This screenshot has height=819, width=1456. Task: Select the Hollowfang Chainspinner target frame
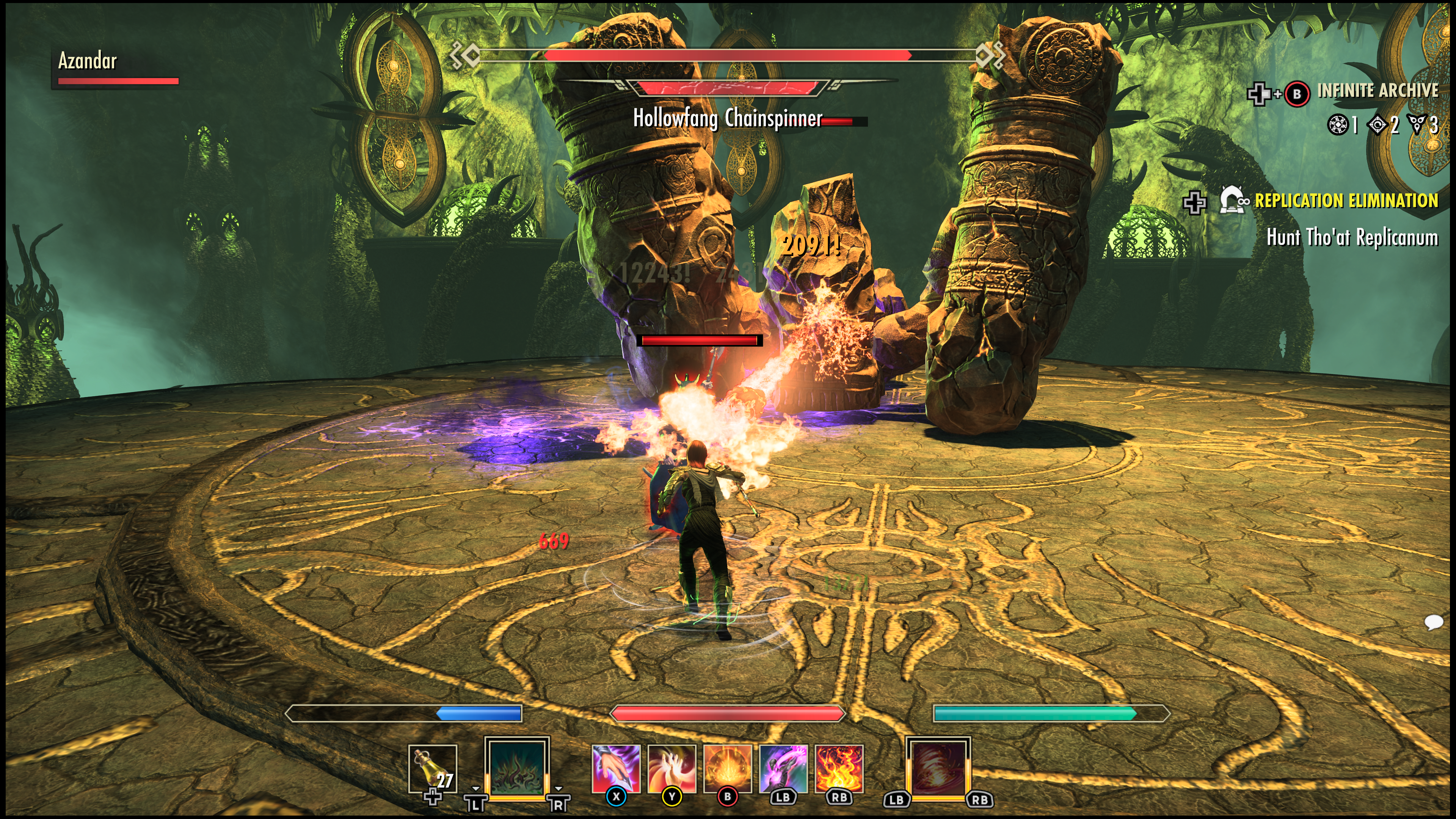[728, 118]
